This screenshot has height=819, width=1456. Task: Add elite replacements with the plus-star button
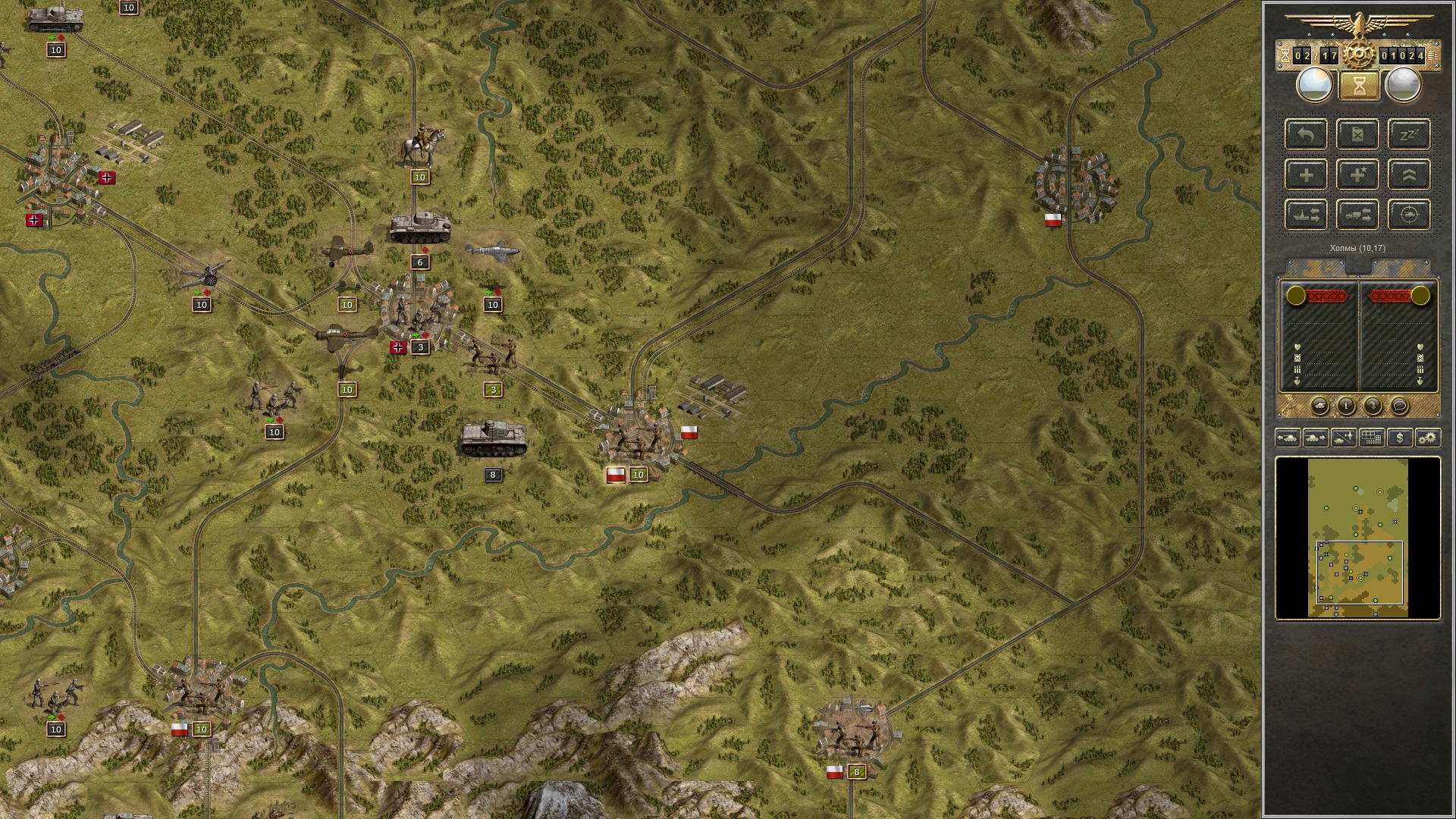click(1357, 175)
